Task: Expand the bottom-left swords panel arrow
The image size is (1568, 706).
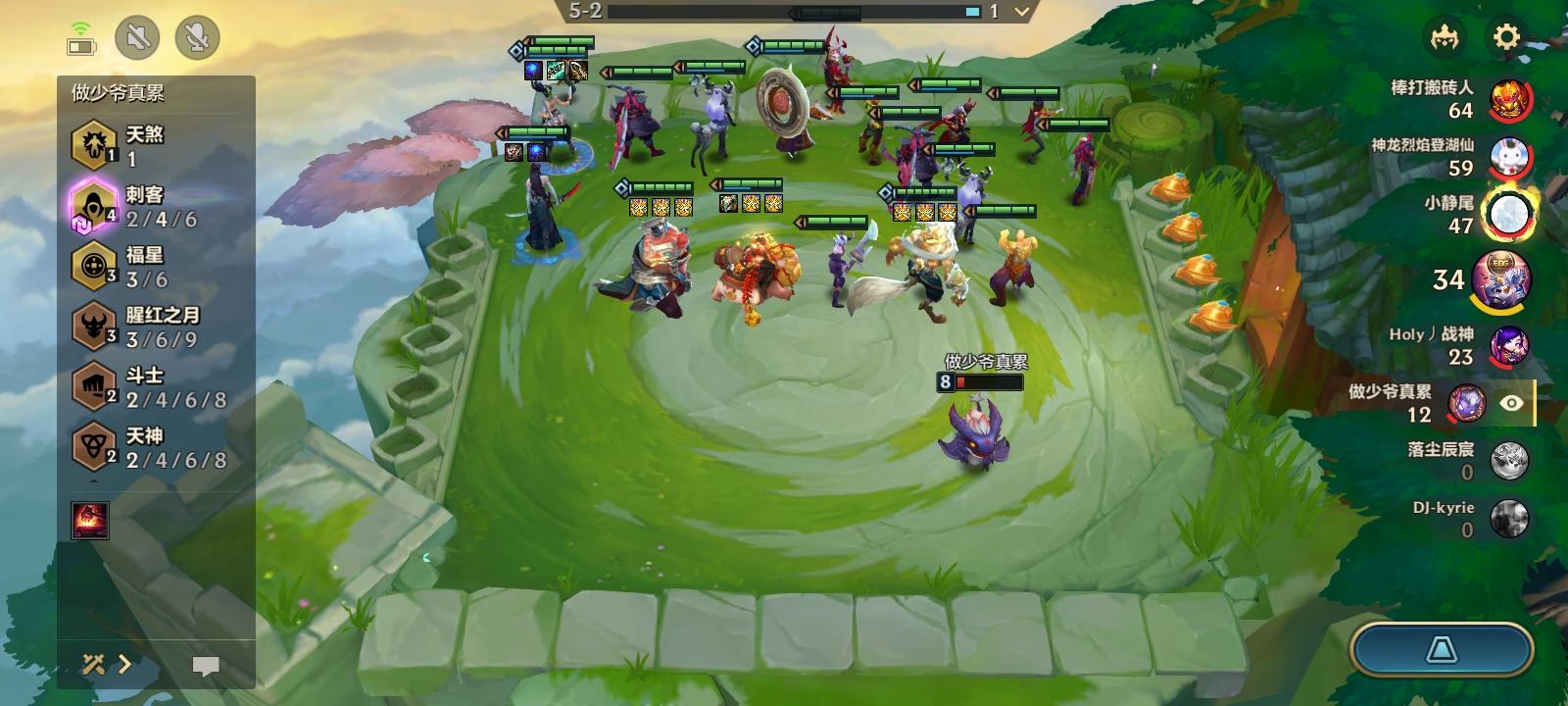Action: tap(125, 663)
